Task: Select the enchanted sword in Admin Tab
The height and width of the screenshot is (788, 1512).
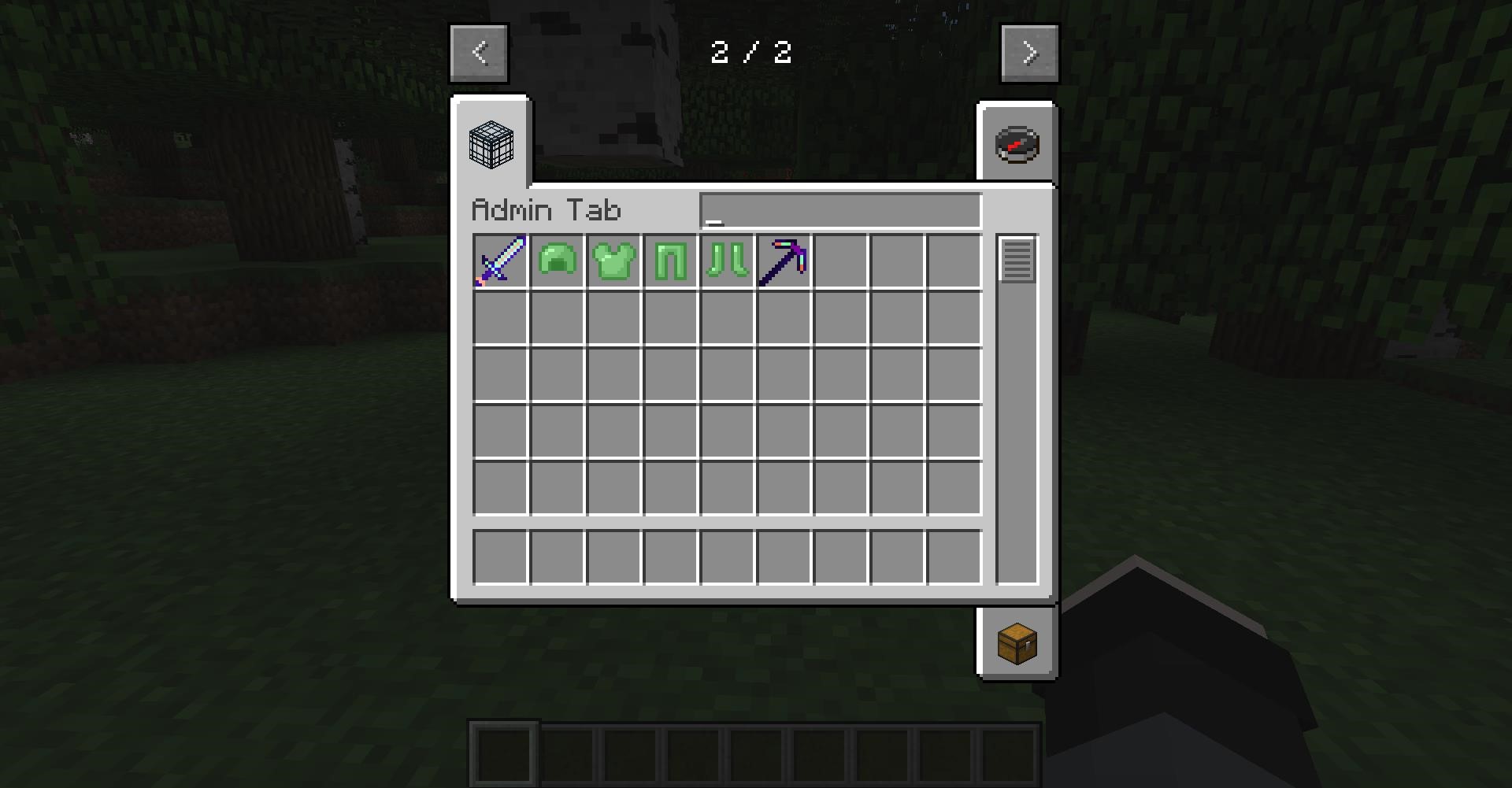Action: 502,261
